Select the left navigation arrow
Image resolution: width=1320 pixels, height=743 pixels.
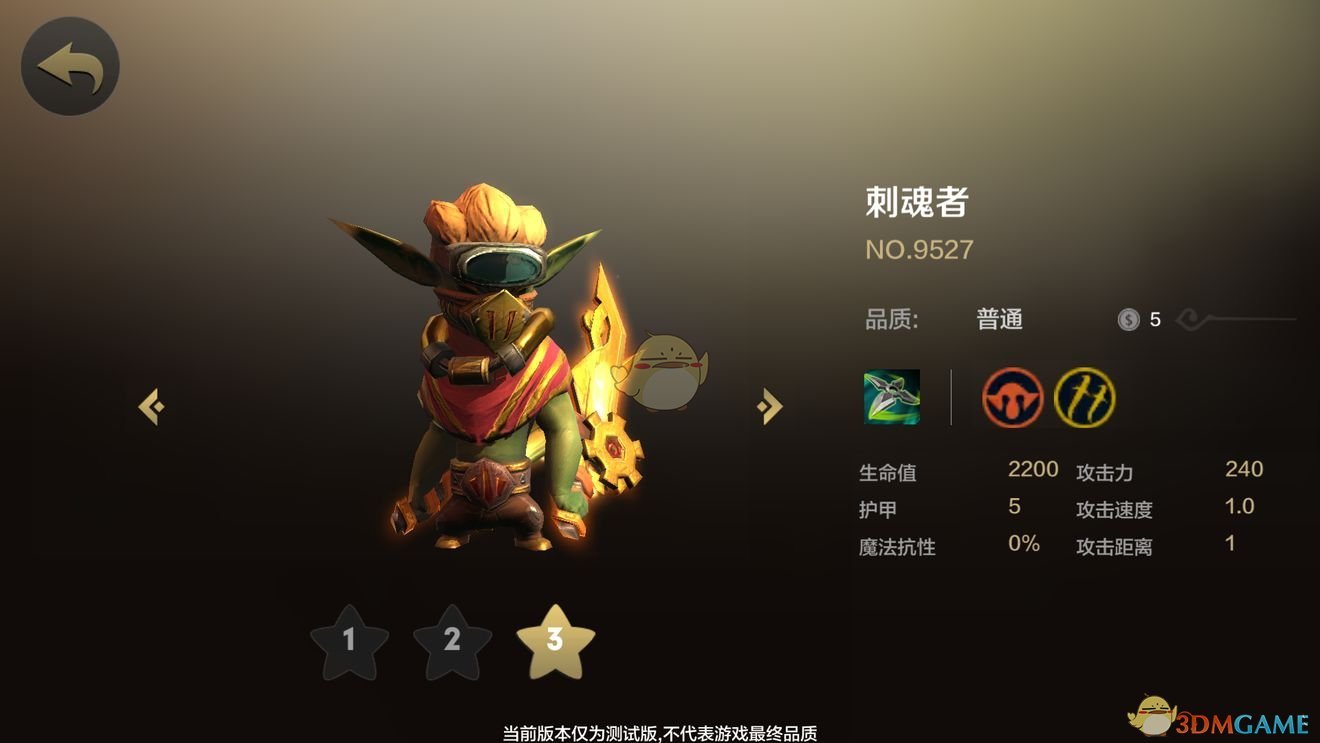152,404
